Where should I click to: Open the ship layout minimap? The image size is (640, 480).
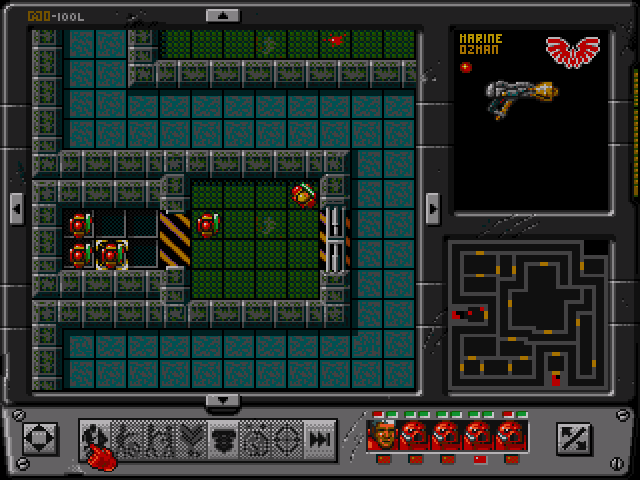[527, 315]
